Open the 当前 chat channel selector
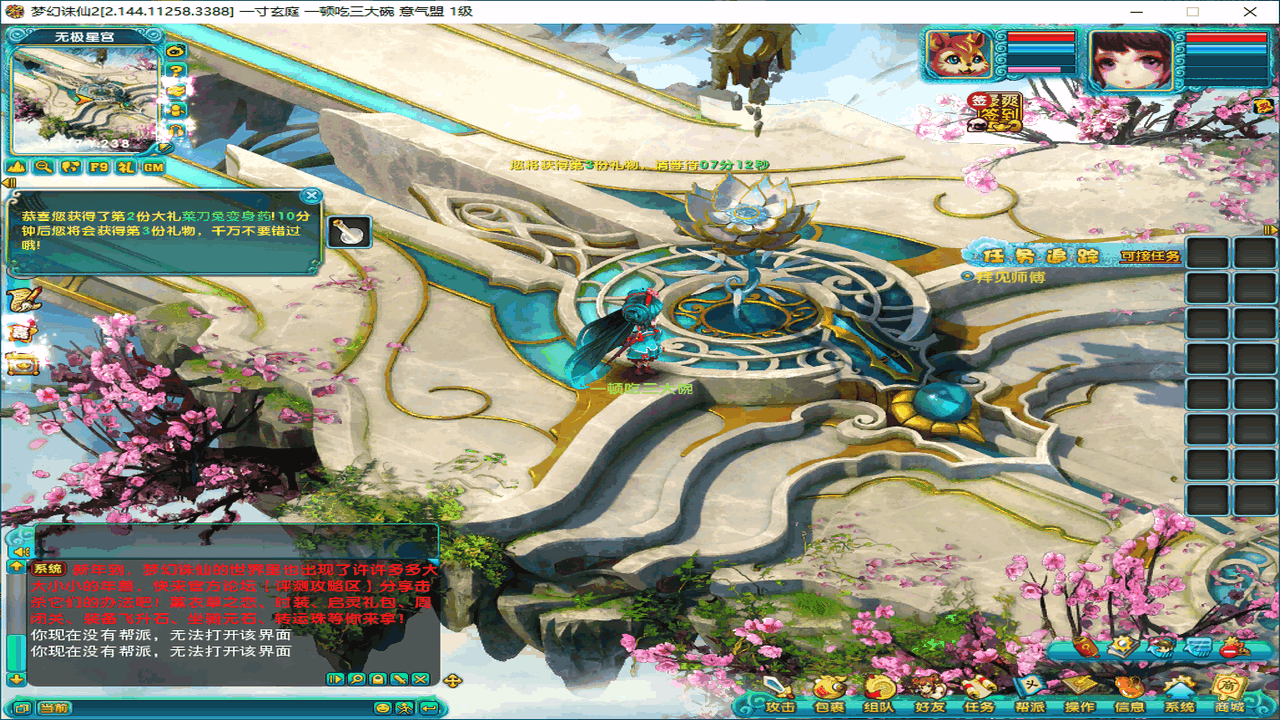 click(x=54, y=708)
